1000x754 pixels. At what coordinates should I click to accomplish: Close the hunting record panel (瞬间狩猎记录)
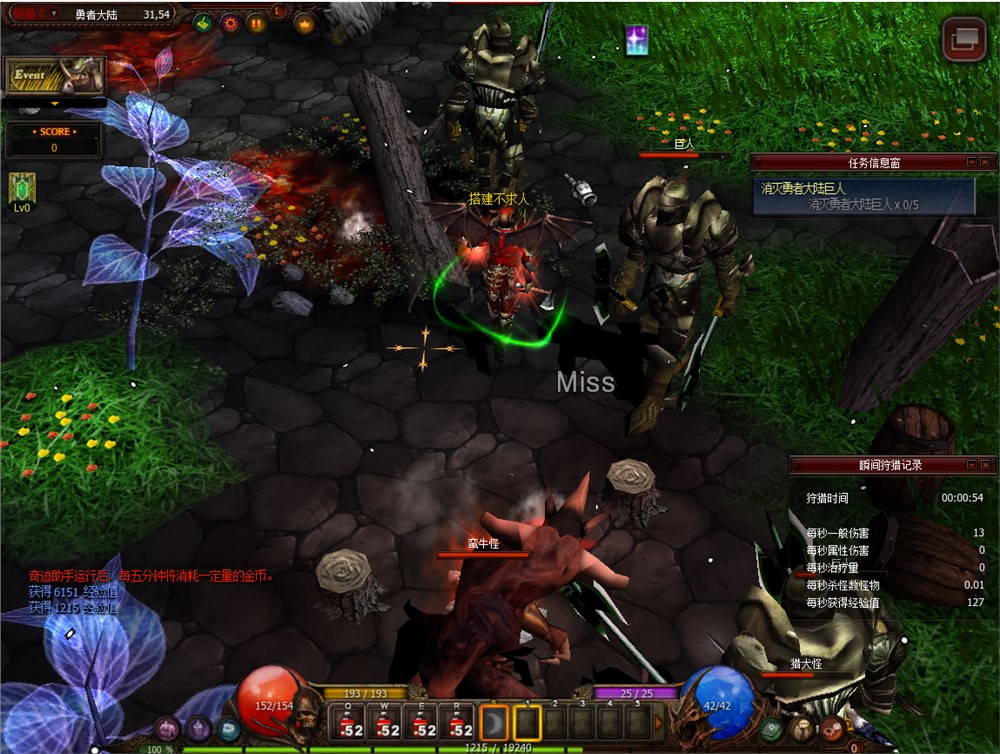[x=985, y=464]
